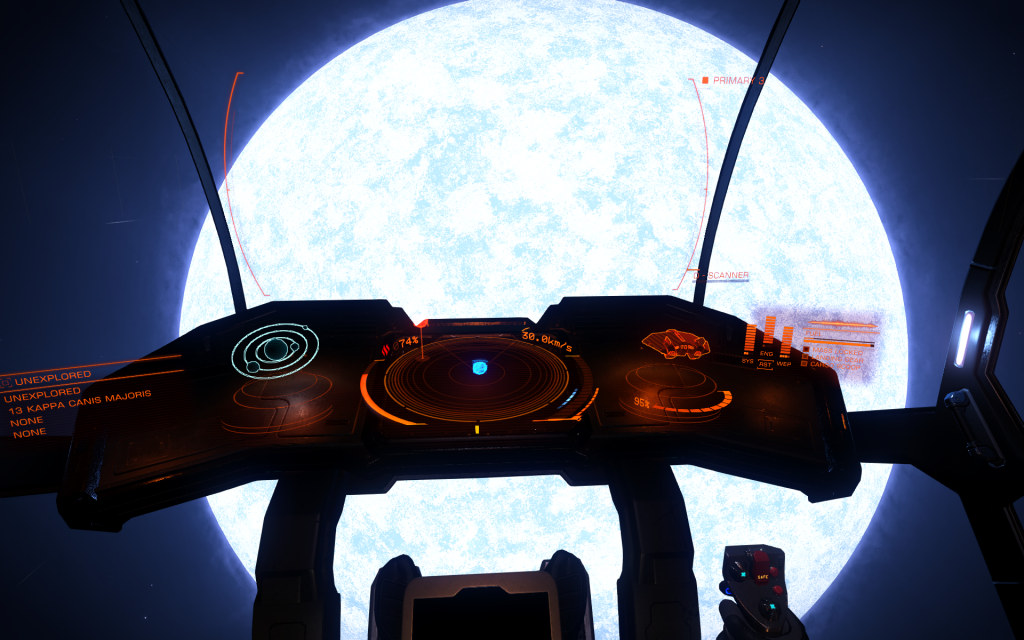Image resolution: width=1024 pixels, height=640 pixels.
Task: Toggle the Landing Gear indicator
Action: (x=836, y=358)
